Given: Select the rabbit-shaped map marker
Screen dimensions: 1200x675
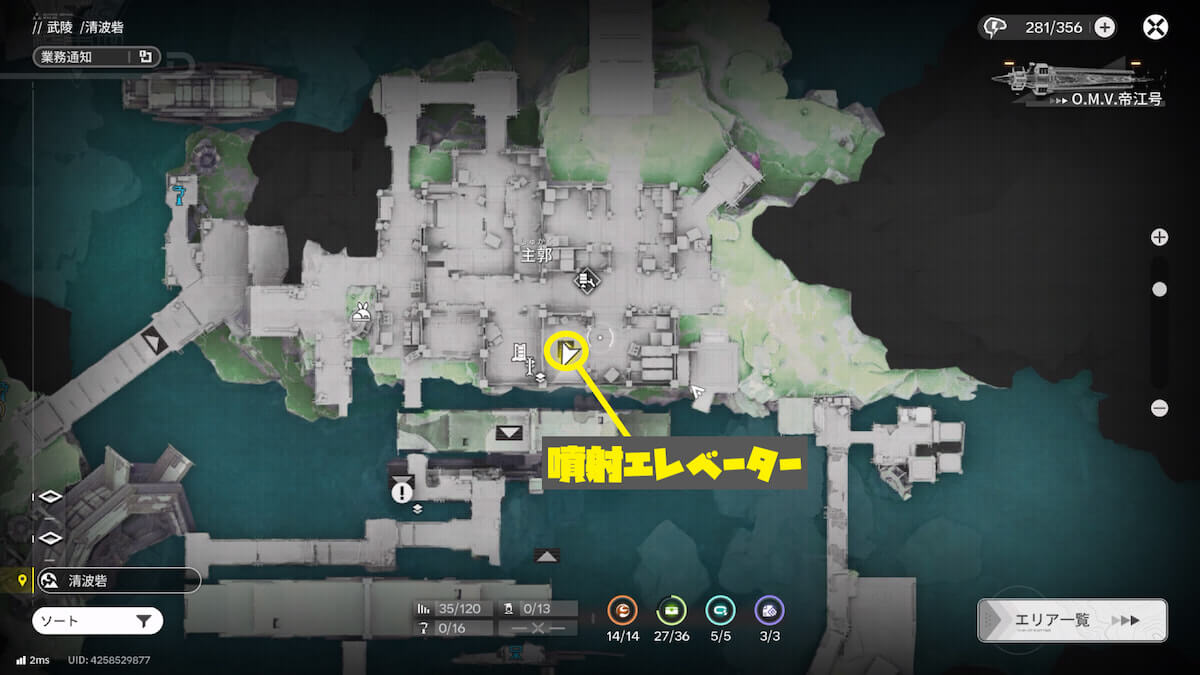Looking at the screenshot, I should pyautogui.click(x=360, y=314).
